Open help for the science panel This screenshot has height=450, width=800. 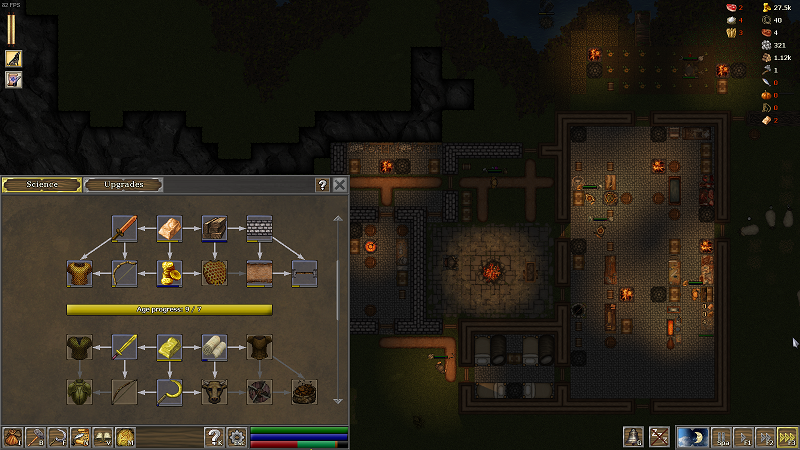[322, 185]
